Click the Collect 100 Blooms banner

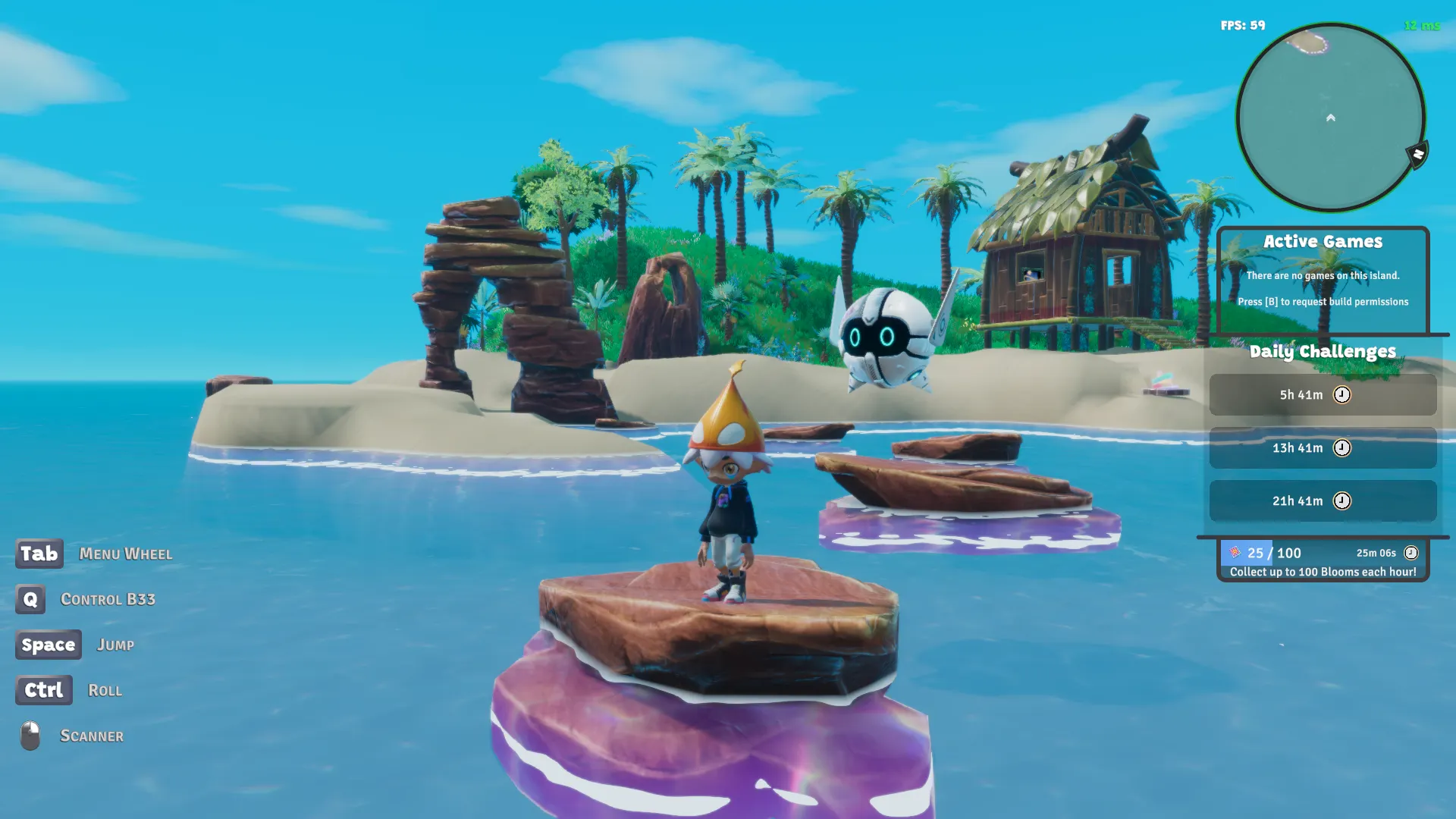[1323, 573]
